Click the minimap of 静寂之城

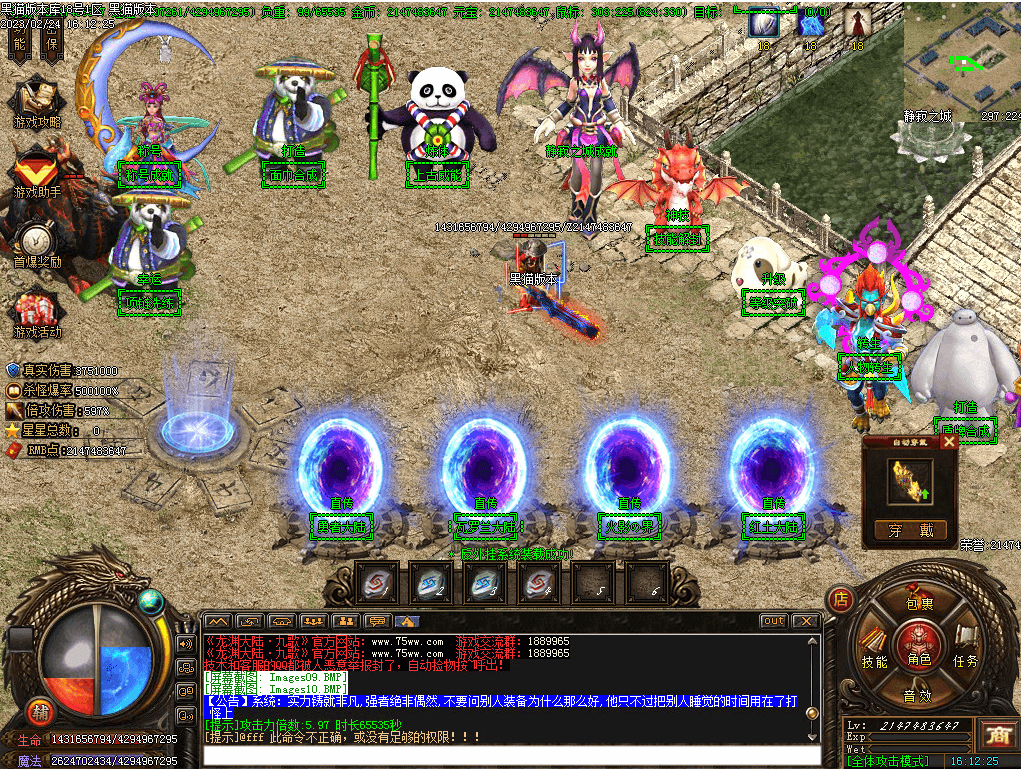point(962,63)
